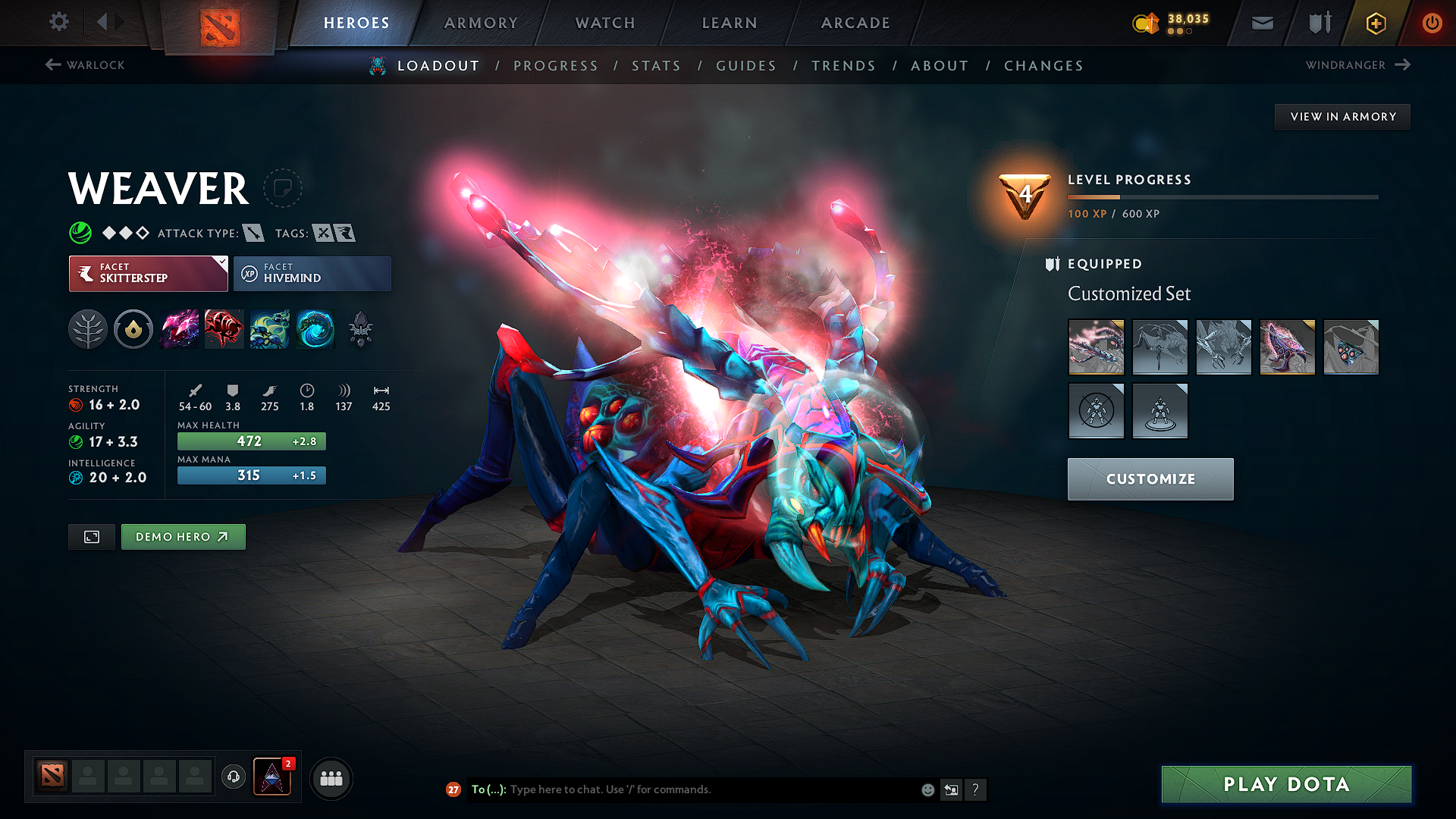Switch to the ARMORY tab
Screen dimensions: 1456x819
(481, 23)
